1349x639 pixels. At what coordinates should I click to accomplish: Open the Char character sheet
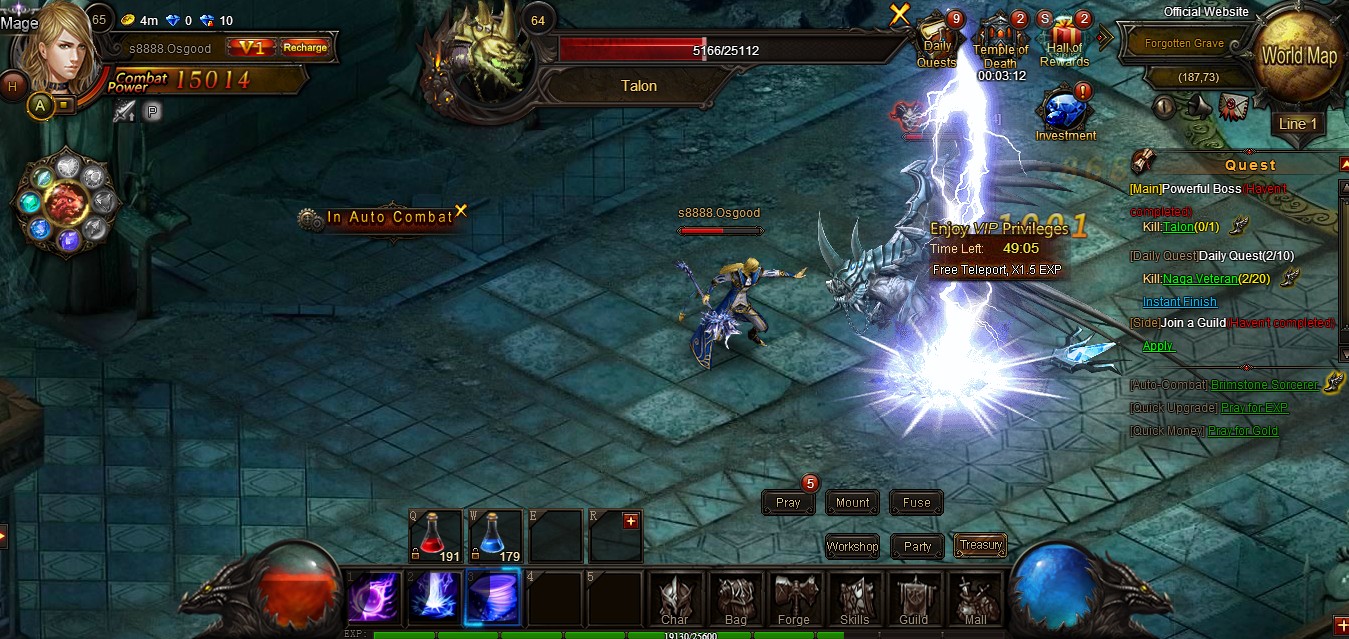point(675,599)
